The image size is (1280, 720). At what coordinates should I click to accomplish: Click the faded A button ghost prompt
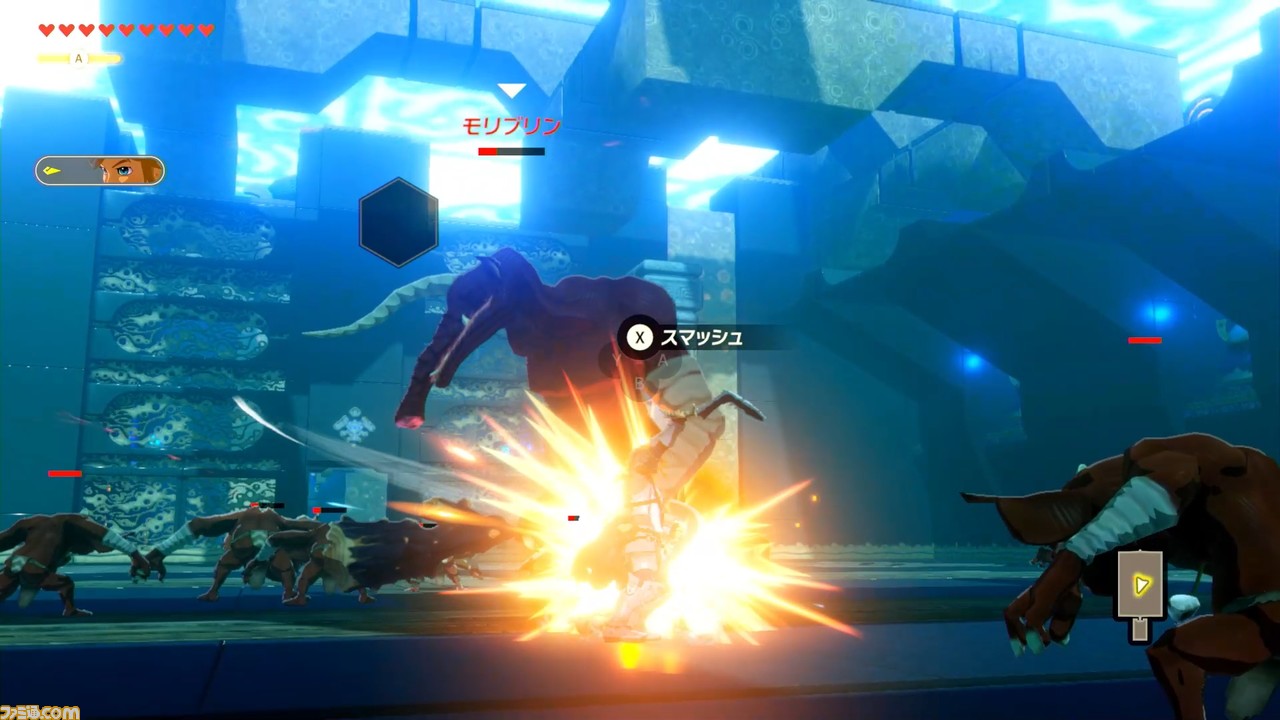coord(663,359)
